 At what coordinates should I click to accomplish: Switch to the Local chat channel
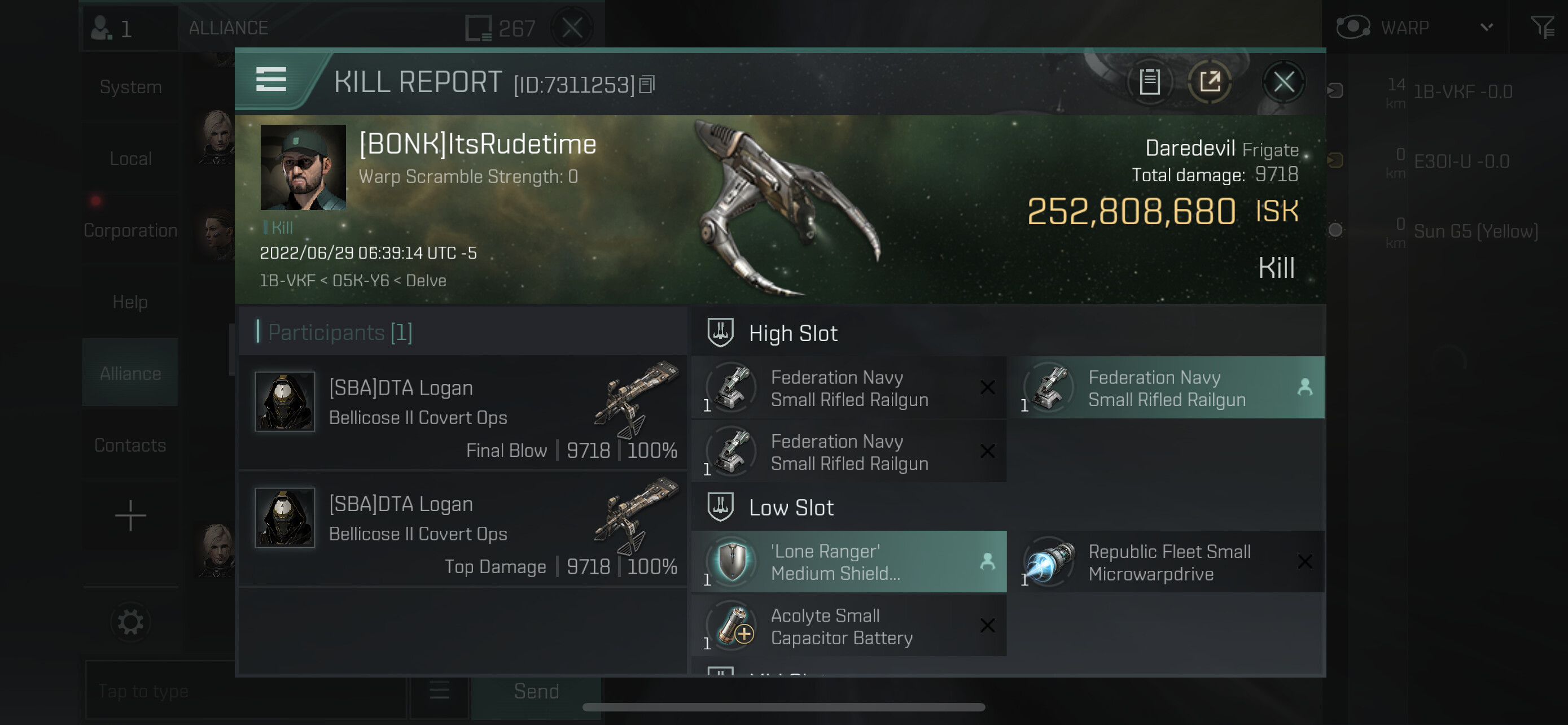(130, 159)
